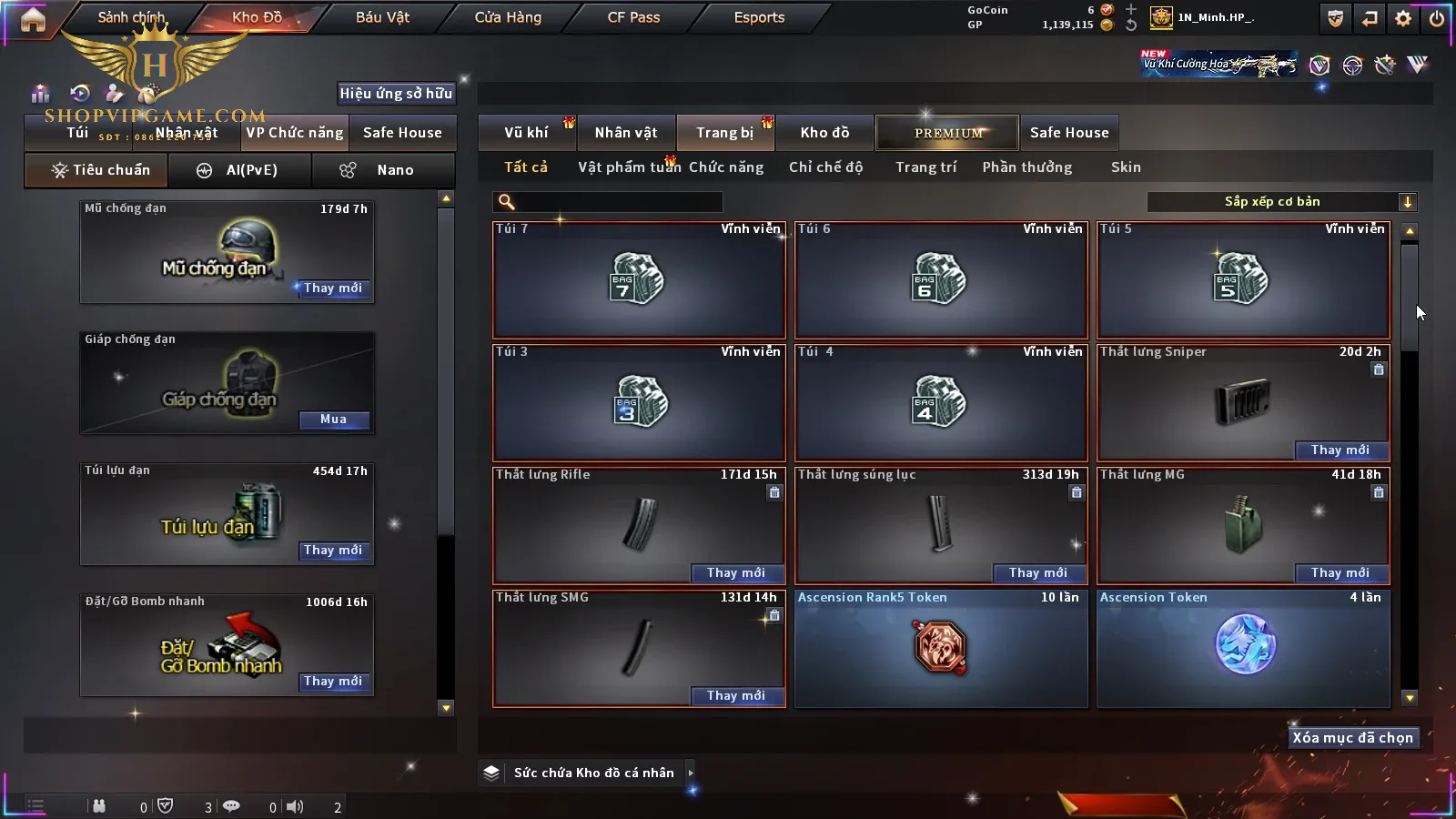This screenshot has width=1456, height=819.
Task: Switch to the PREMIUM tab
Action: [x=947, y=133]
